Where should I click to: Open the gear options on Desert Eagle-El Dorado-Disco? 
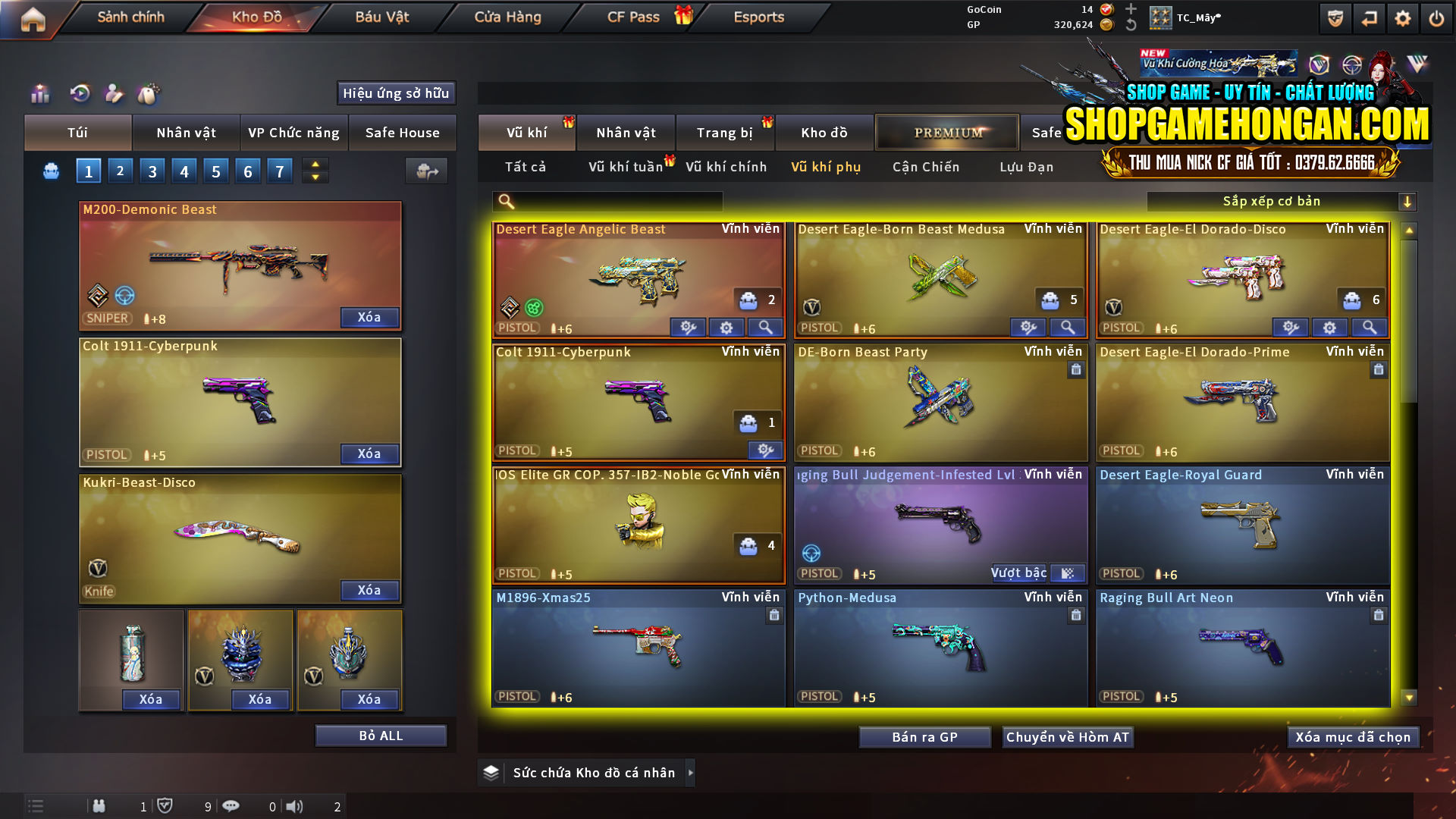pos(1329,328)
